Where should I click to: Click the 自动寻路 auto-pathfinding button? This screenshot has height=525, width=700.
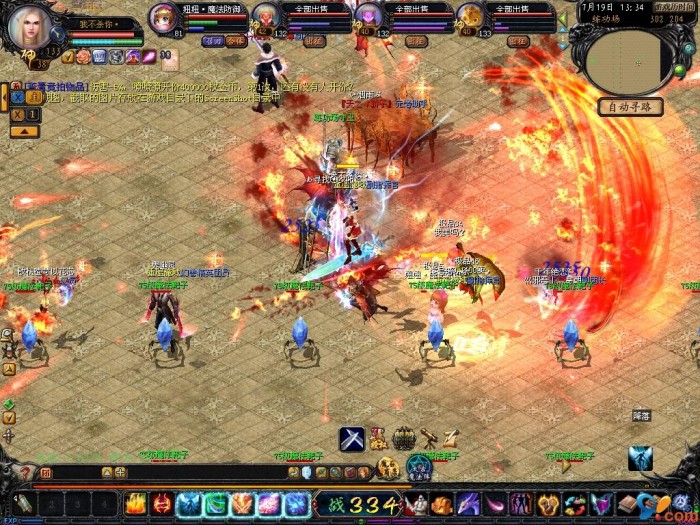tap(631, 107)
